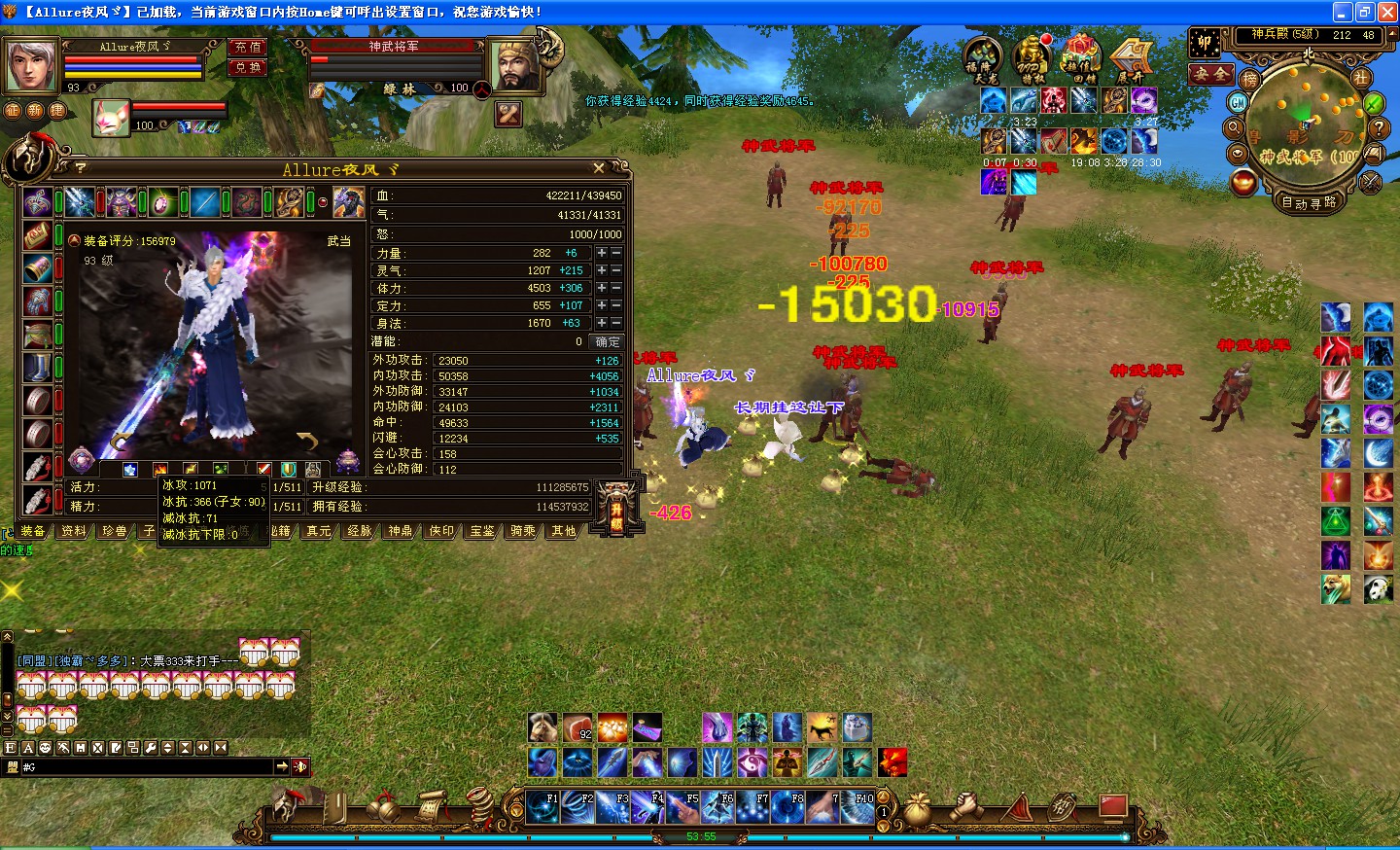Open the 超值回馈 gift box icon
Image resolution: width=1400 pixels, height=850 pixels.
pyautogui.click(x=1079, y=60)
